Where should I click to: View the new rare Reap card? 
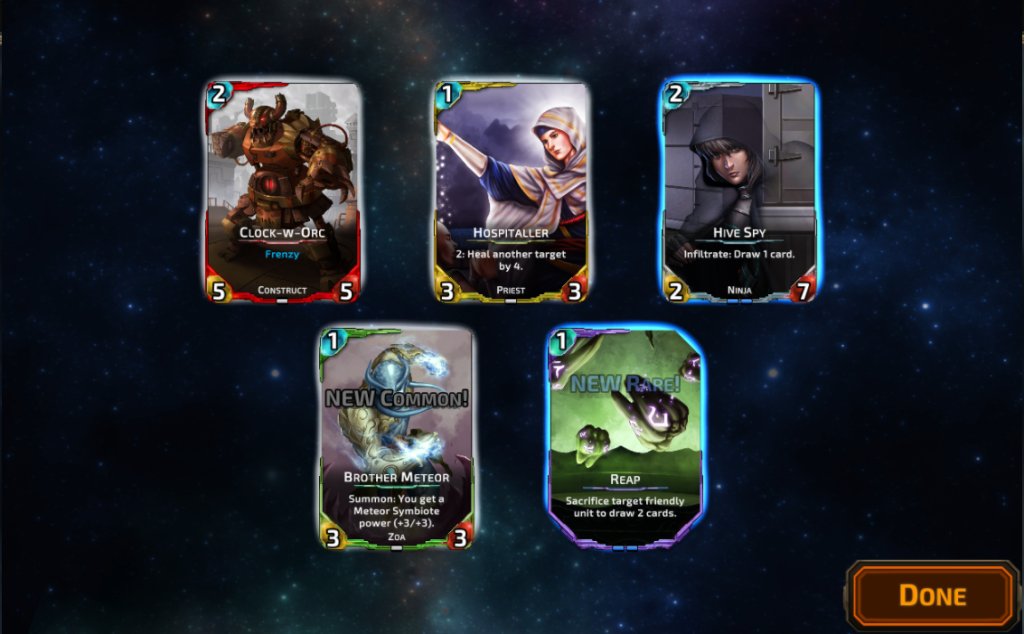tap(624, 437)
